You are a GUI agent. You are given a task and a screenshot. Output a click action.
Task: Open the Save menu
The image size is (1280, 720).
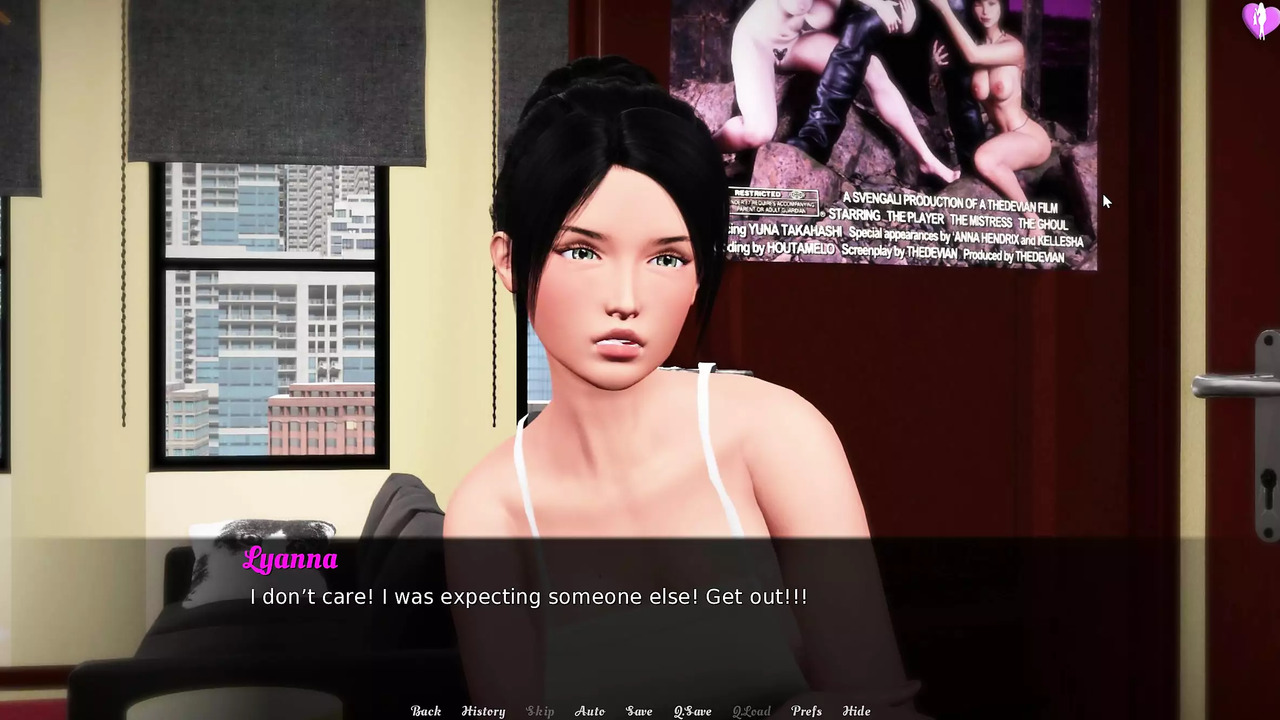point(639,711)
